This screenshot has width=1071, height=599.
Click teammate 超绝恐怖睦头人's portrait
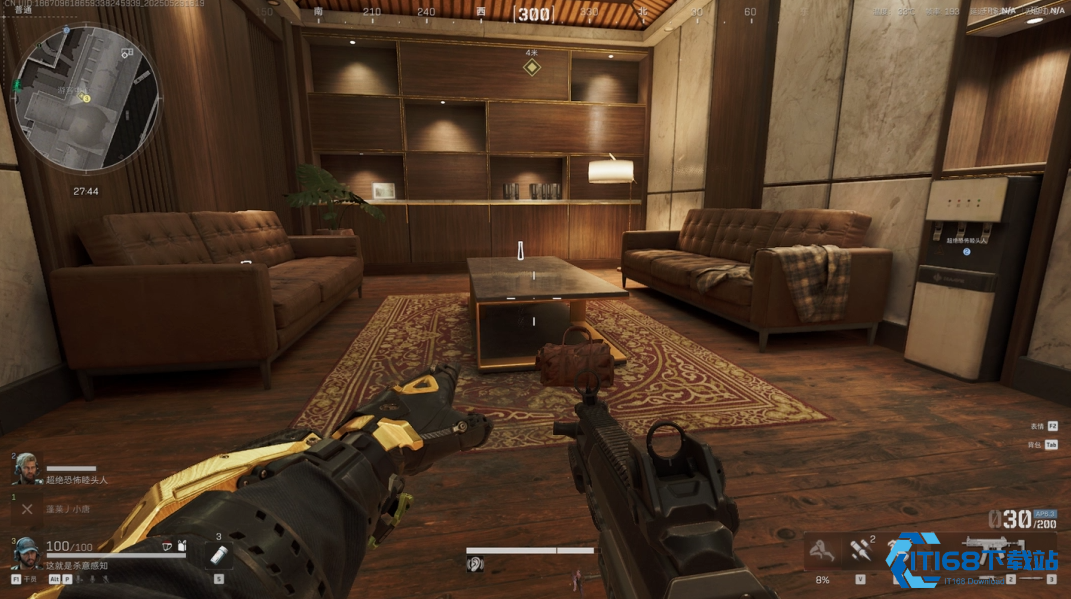pos(27,468)
